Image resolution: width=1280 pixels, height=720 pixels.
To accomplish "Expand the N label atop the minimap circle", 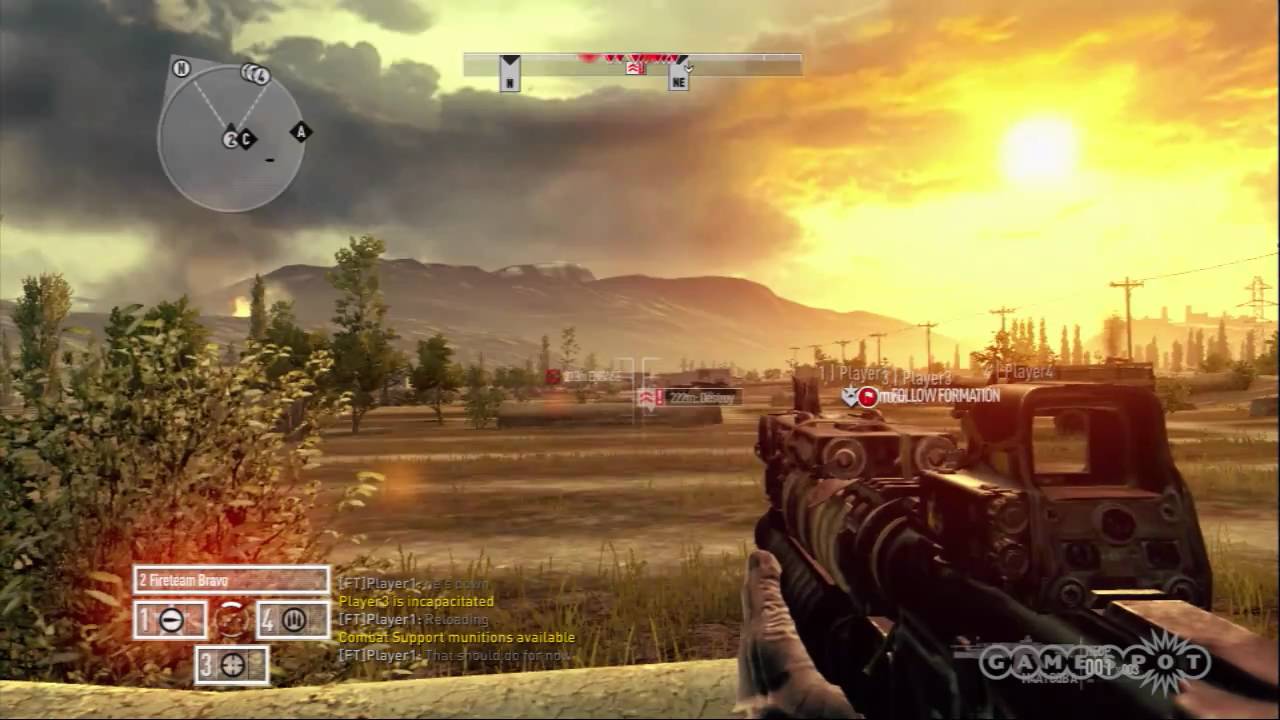I will pyautogui.click(x=181, y=70).
